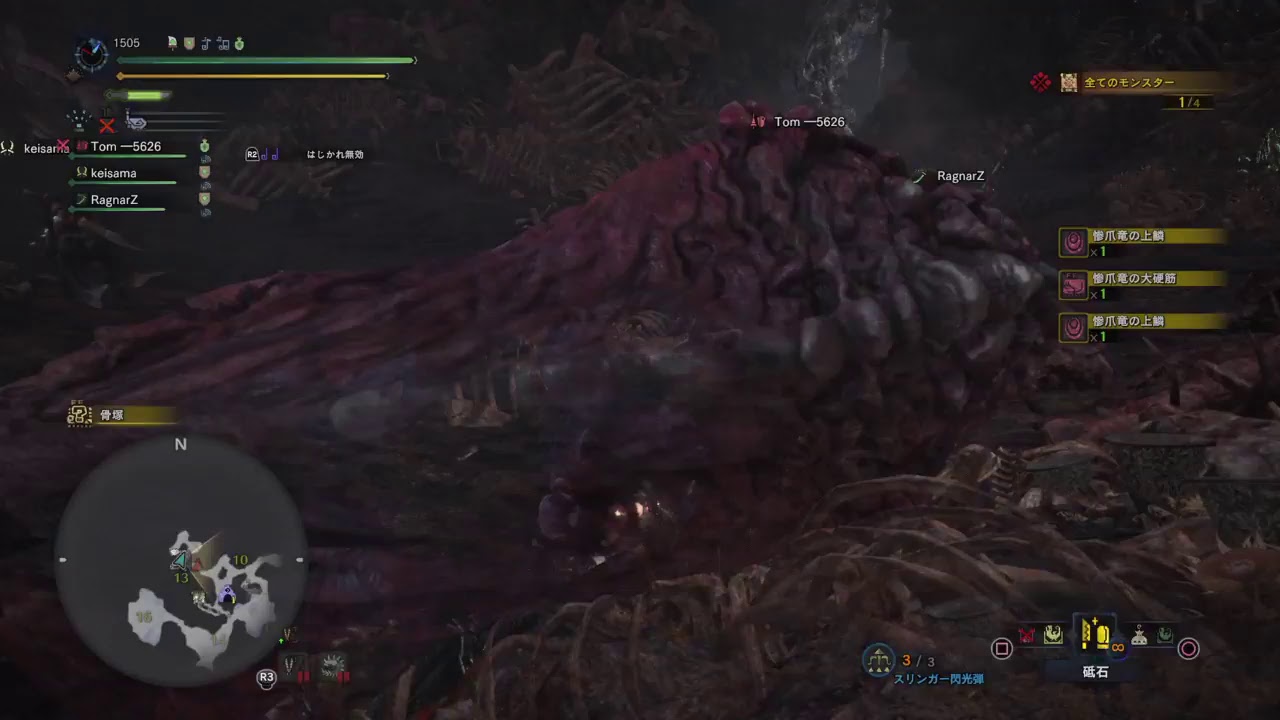The width and height of the screenshot is (1280, 720).
Task: Toggle keisama's defense-up shield icon
Action: 205,171
